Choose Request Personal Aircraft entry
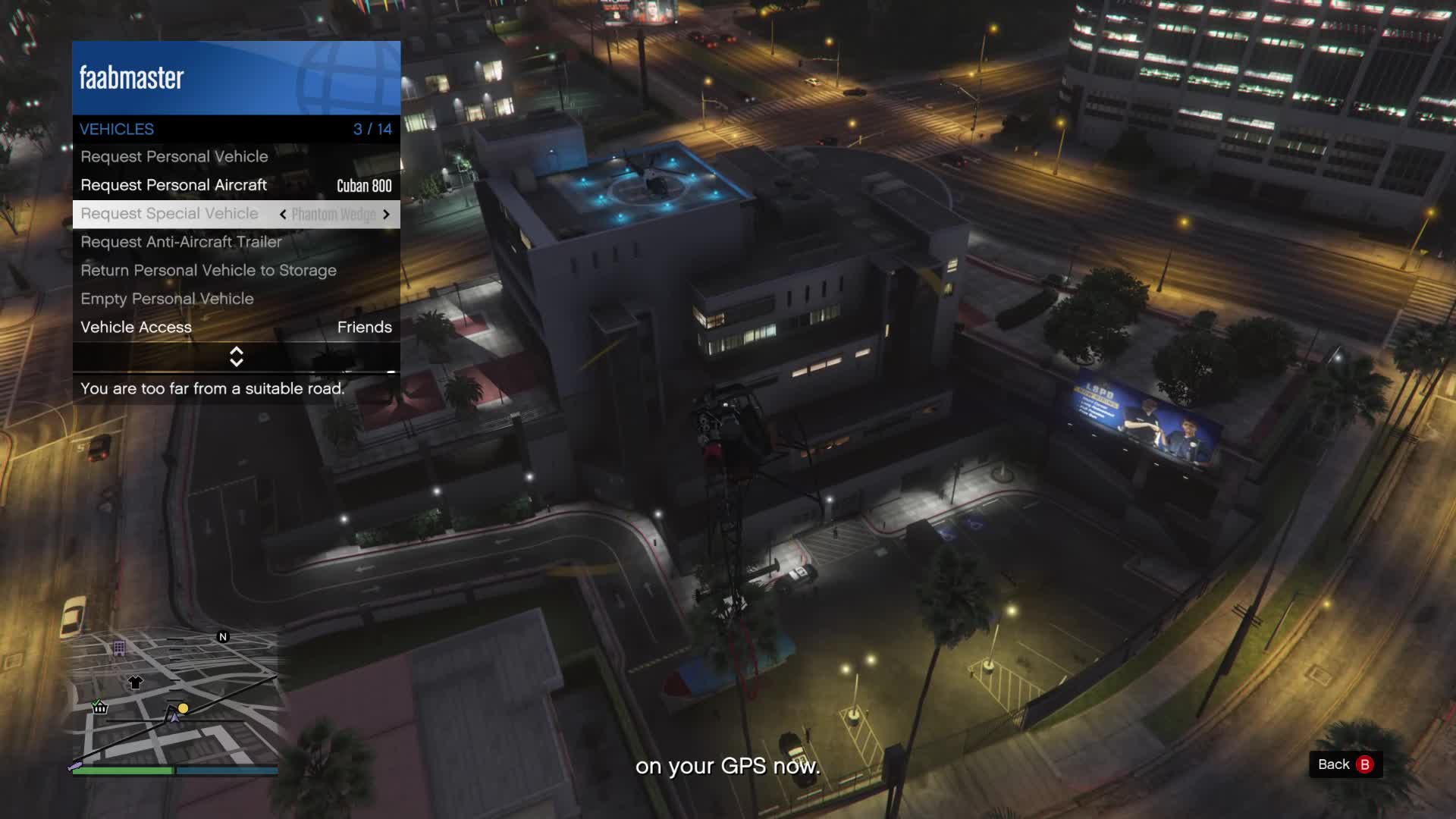 click(174, 186)
